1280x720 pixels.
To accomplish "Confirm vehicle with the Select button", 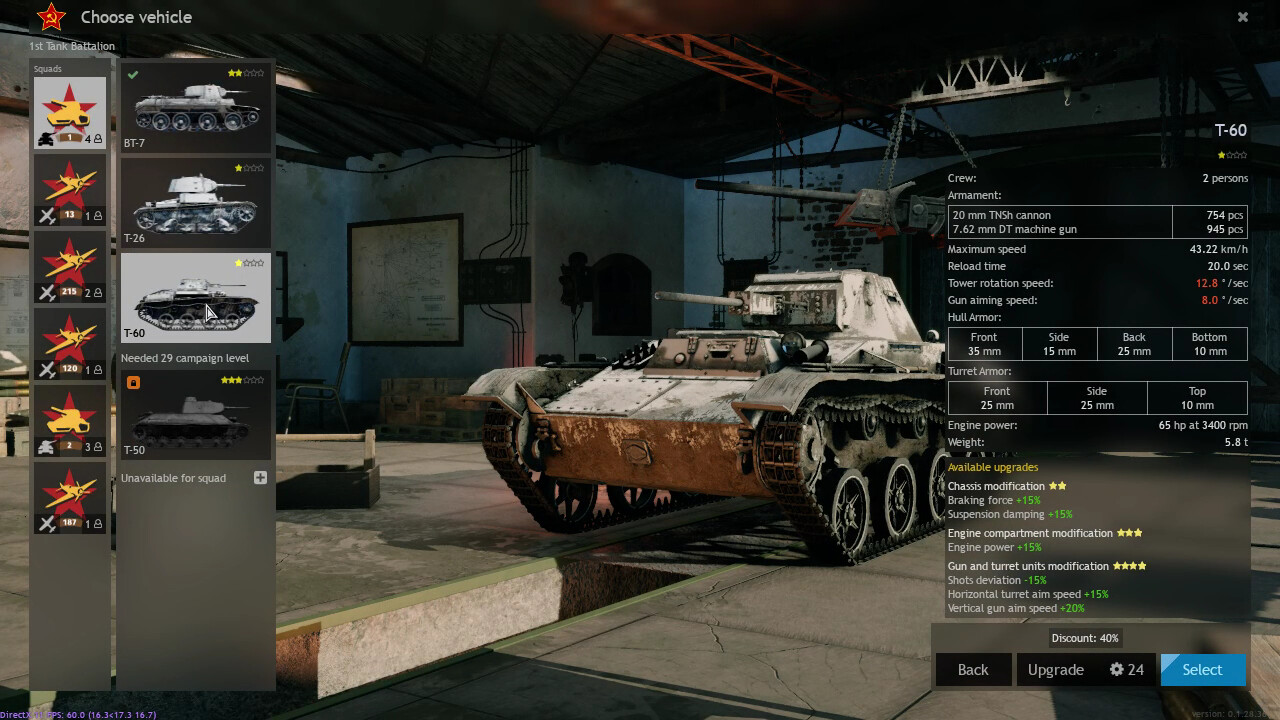I will click(x=1202, y=670).
